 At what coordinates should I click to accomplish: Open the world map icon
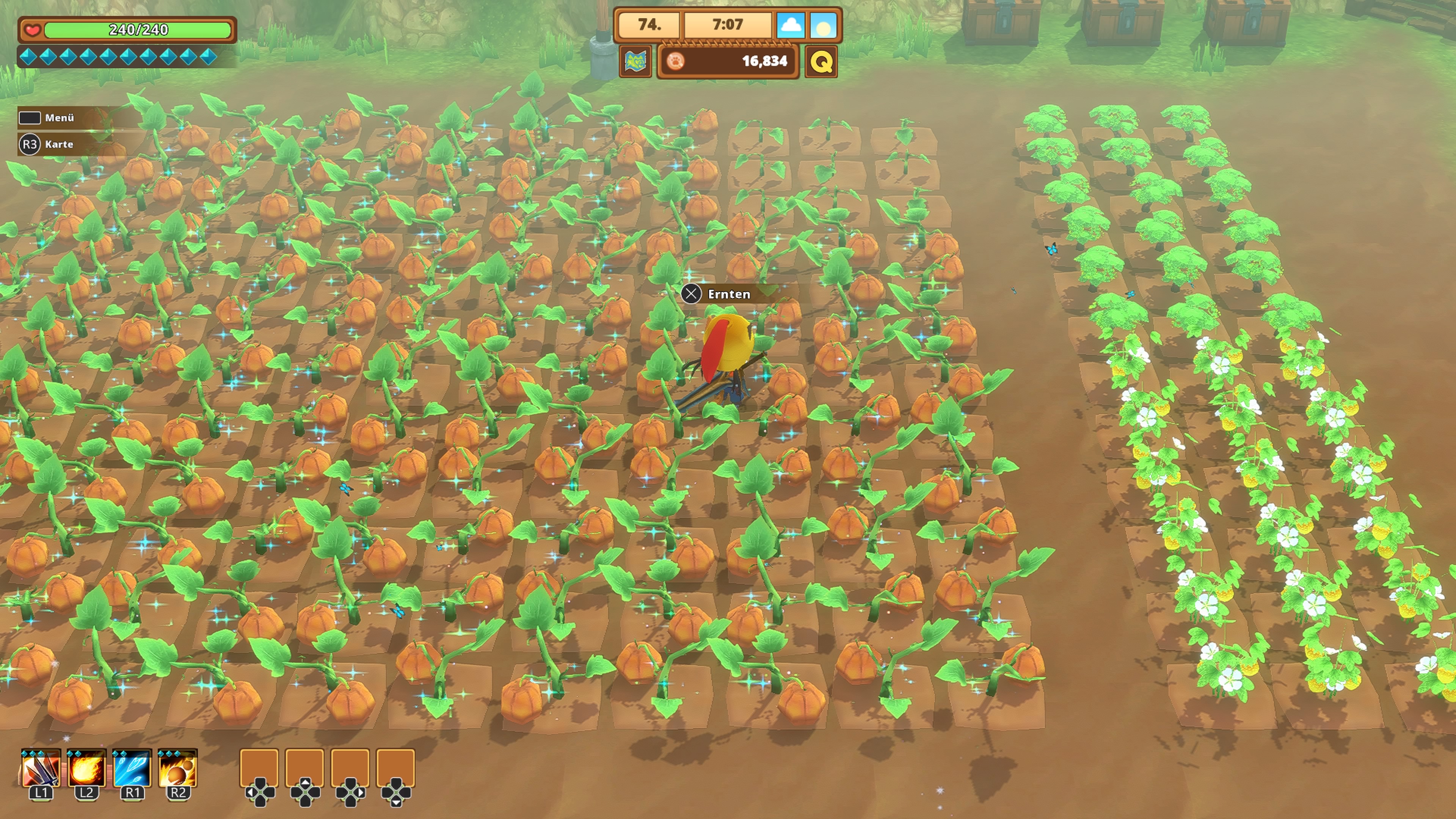pos(636,61)
